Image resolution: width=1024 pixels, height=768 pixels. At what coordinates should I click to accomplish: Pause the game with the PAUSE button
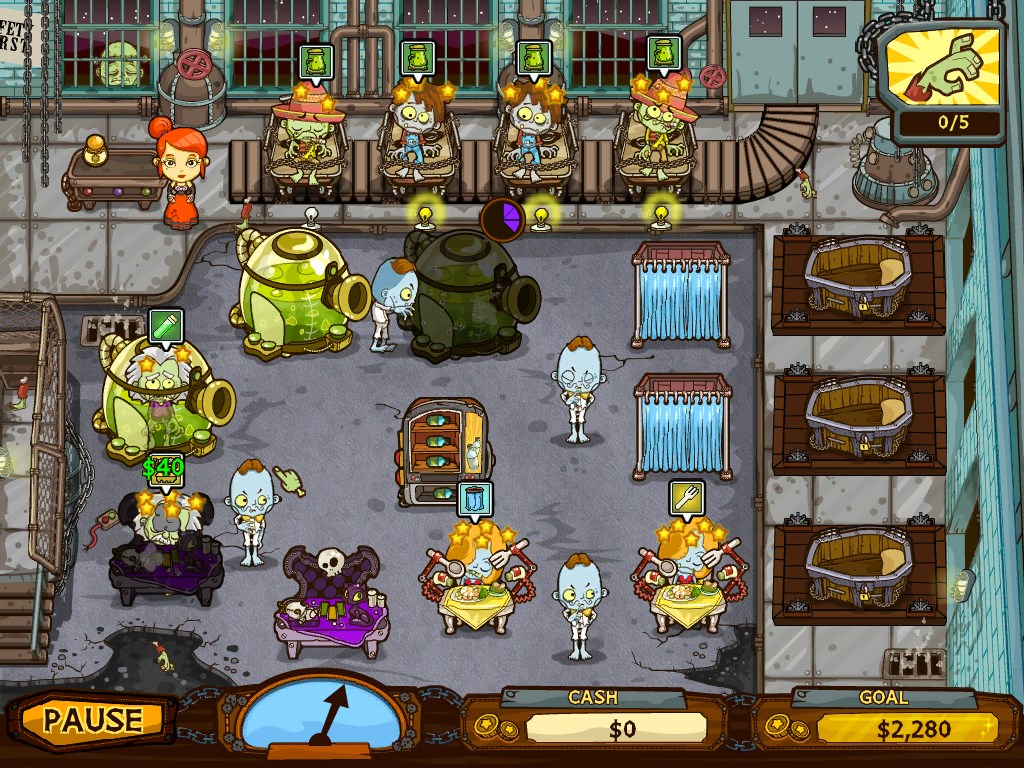coord(93,719)
